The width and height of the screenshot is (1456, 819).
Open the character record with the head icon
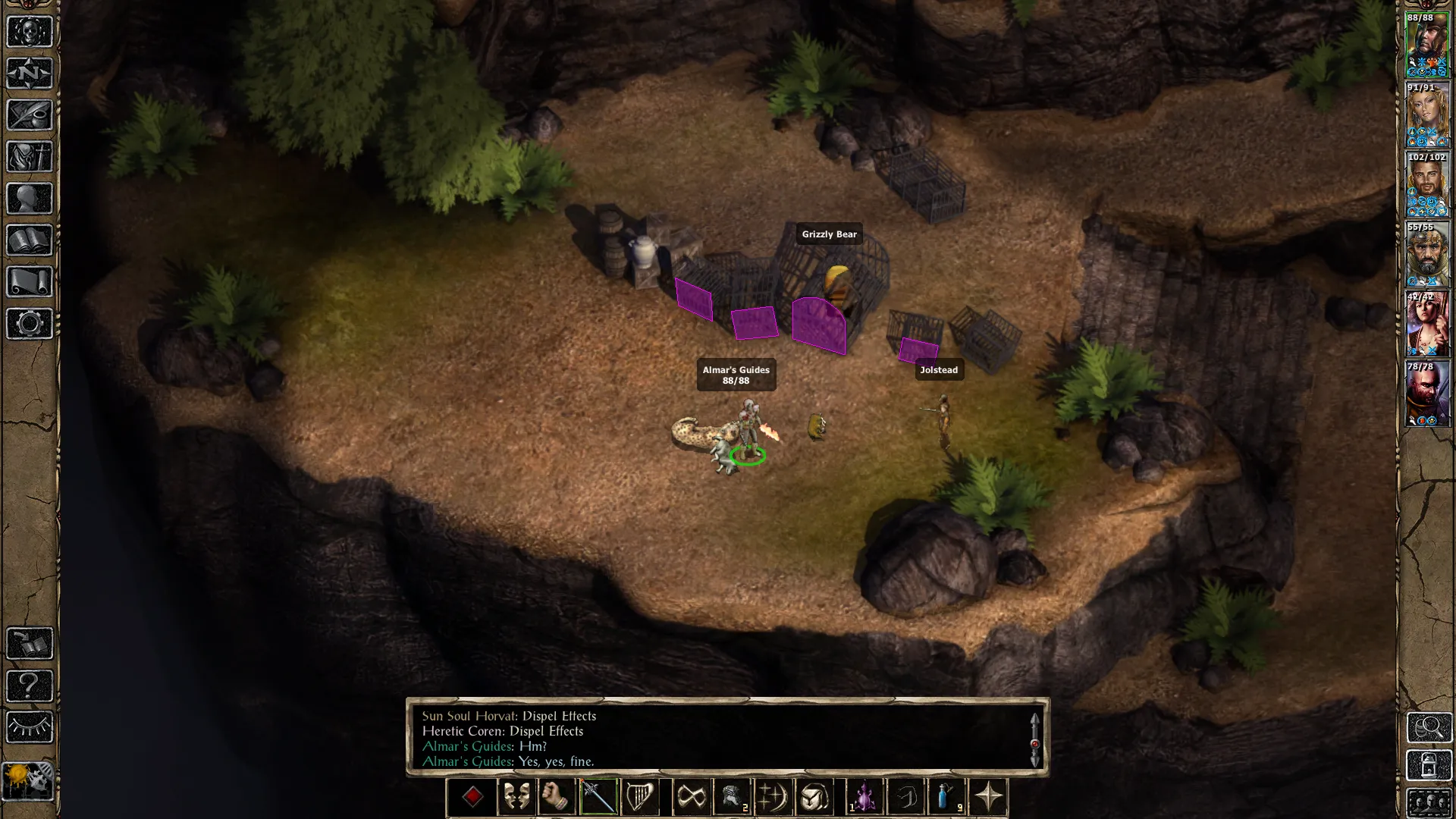pos(30,199)
